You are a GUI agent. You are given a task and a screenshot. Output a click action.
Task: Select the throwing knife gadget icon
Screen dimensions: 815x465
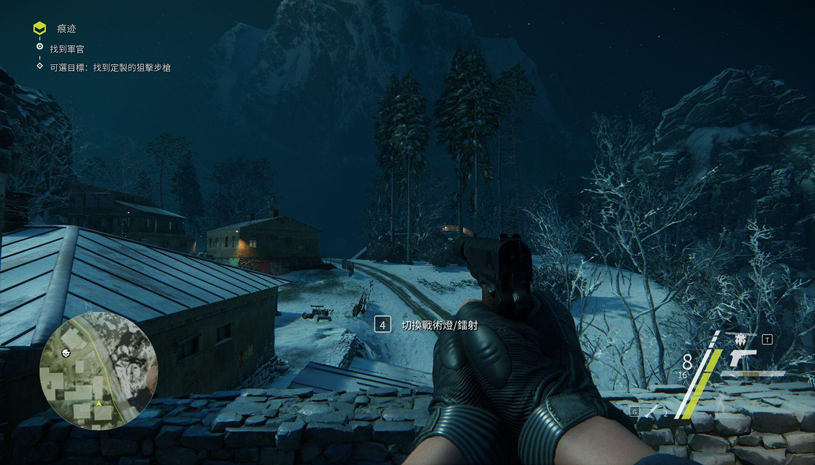(x=653, y=410)
